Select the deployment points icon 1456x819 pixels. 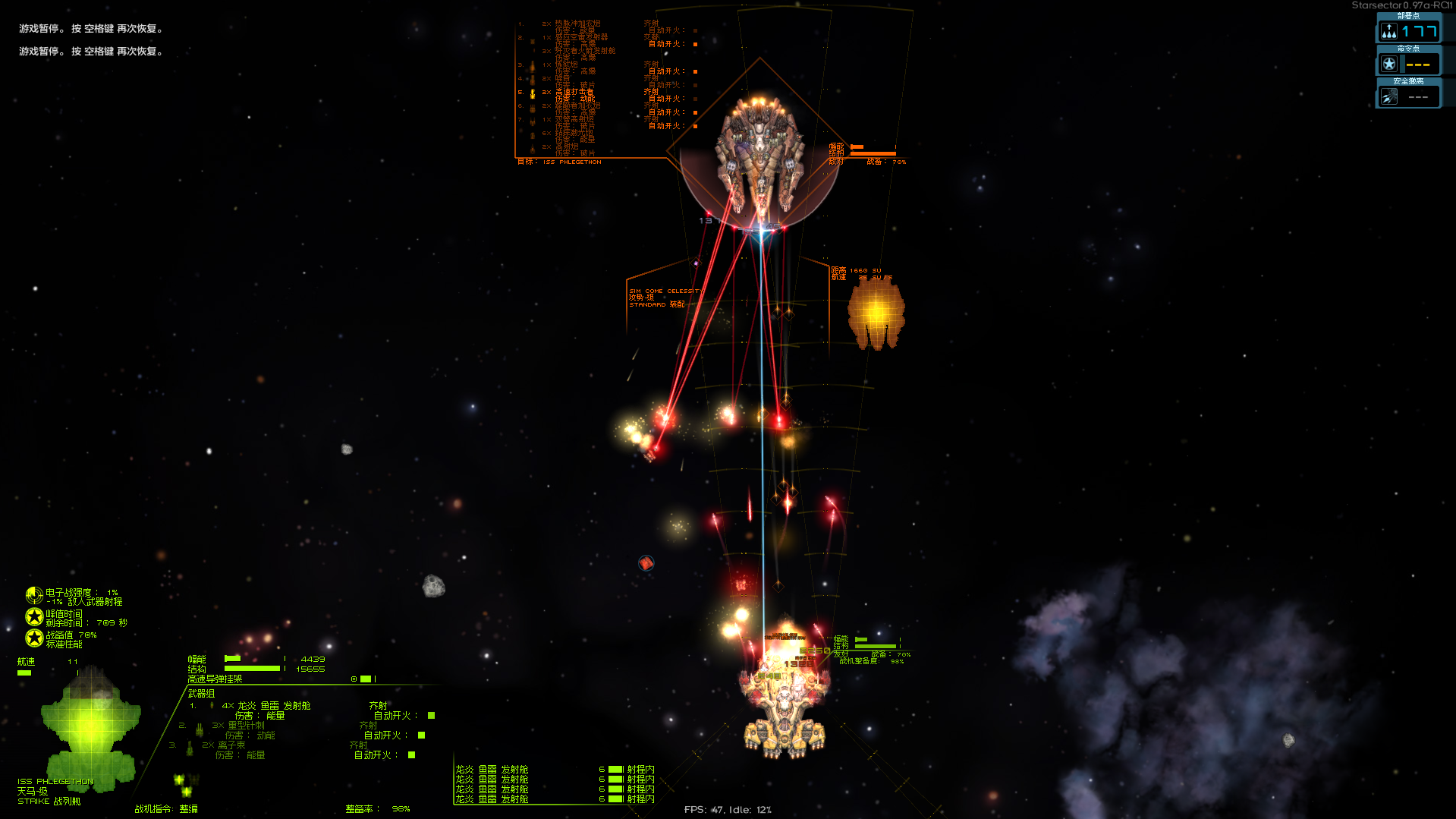pos(1388,32)
